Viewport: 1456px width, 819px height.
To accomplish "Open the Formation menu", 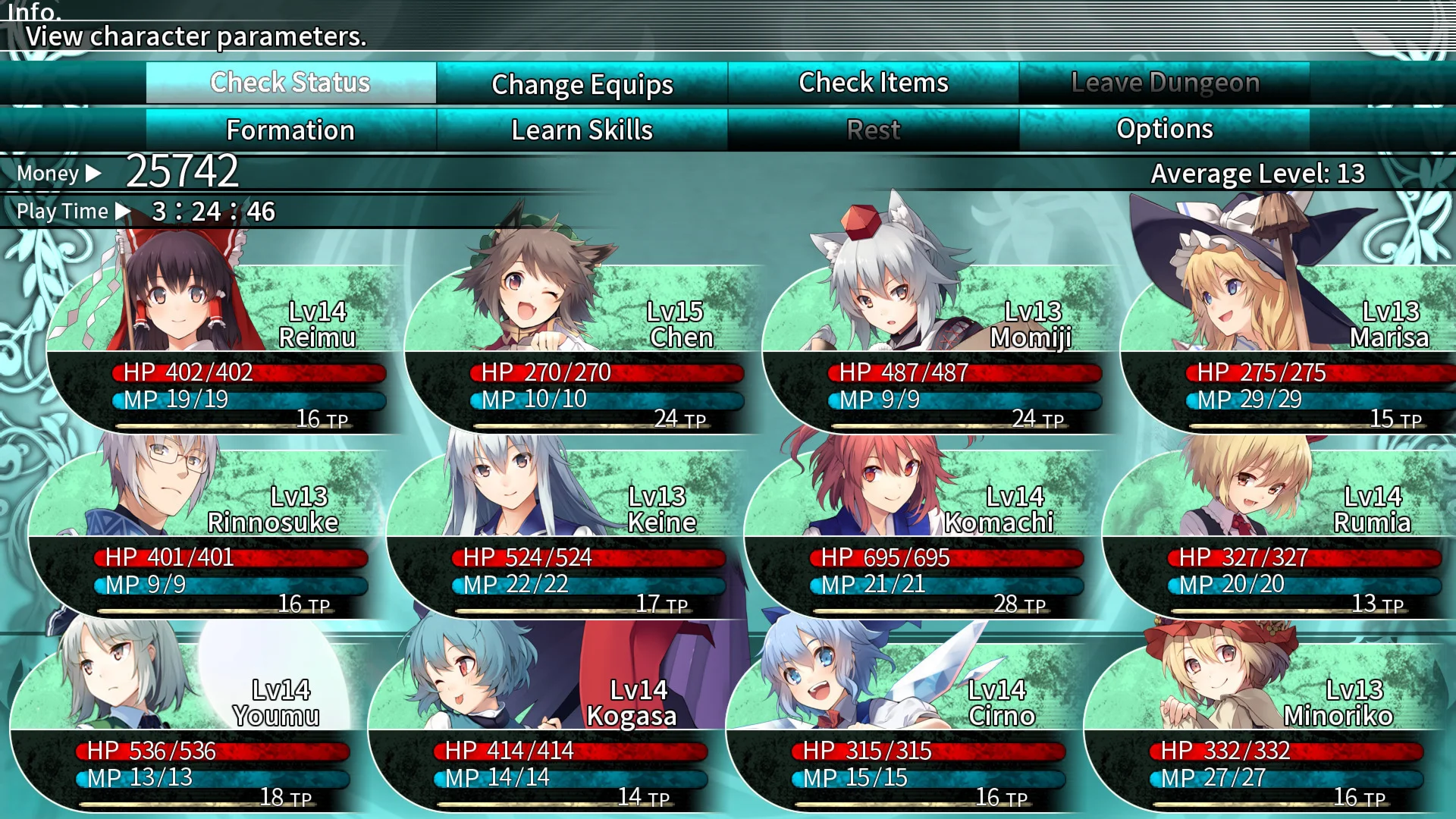I will (x=290, y=130).
